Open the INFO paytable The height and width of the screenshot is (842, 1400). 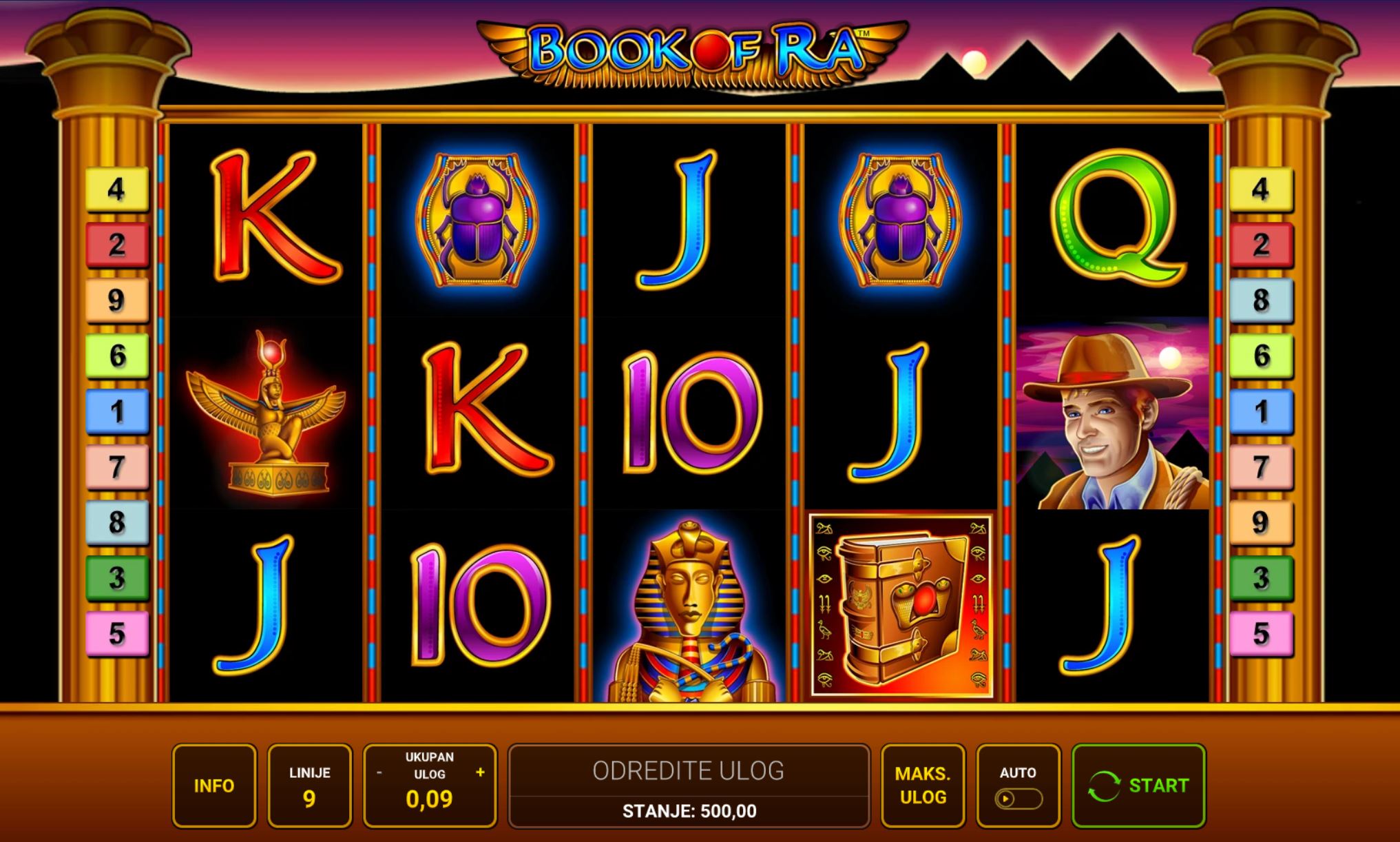click(214, 785)
